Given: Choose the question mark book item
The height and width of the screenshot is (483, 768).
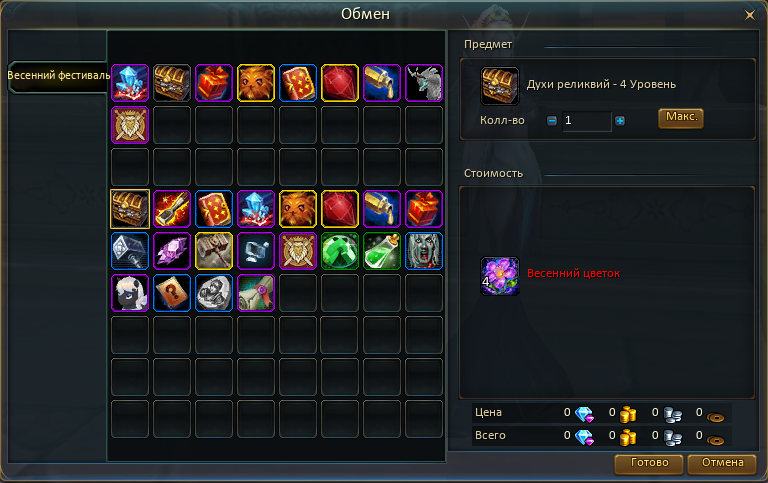Looking at the screenshot, I should pyautogui.click(x=172, y=293).
